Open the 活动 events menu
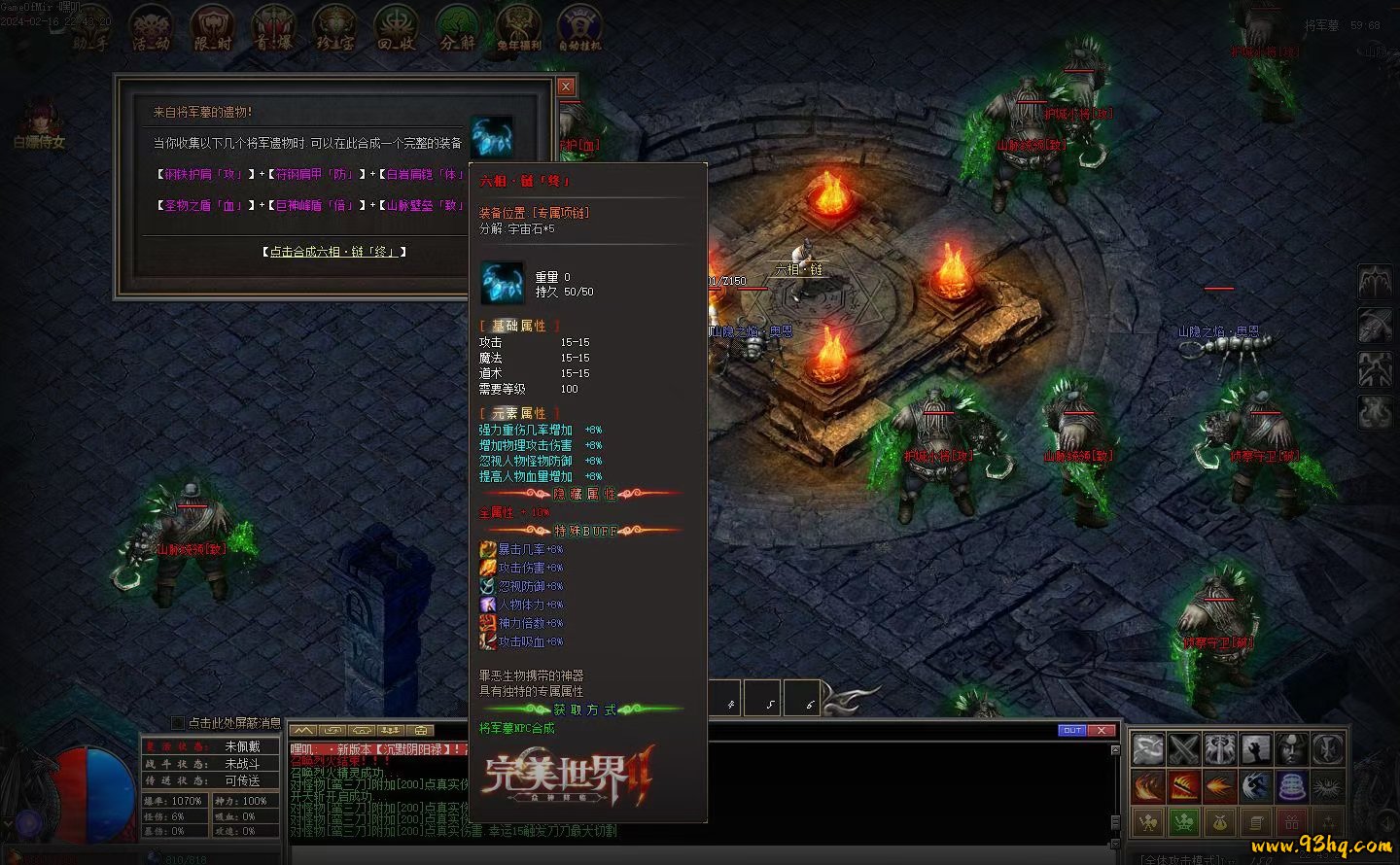 (152, 28)
